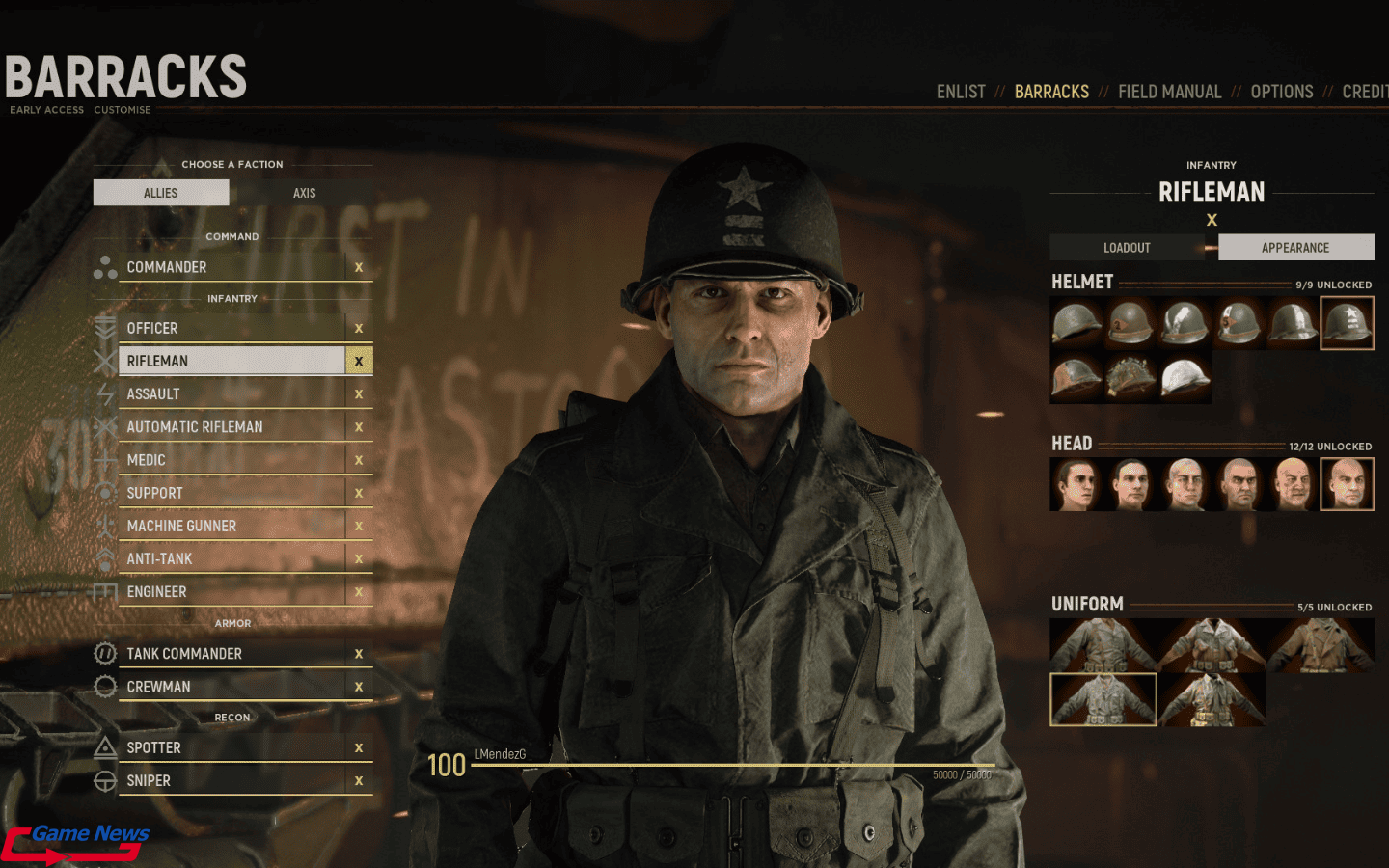1389x868 pixels.
Task: Open the Field Manual page
Action: pos(1169,92)
